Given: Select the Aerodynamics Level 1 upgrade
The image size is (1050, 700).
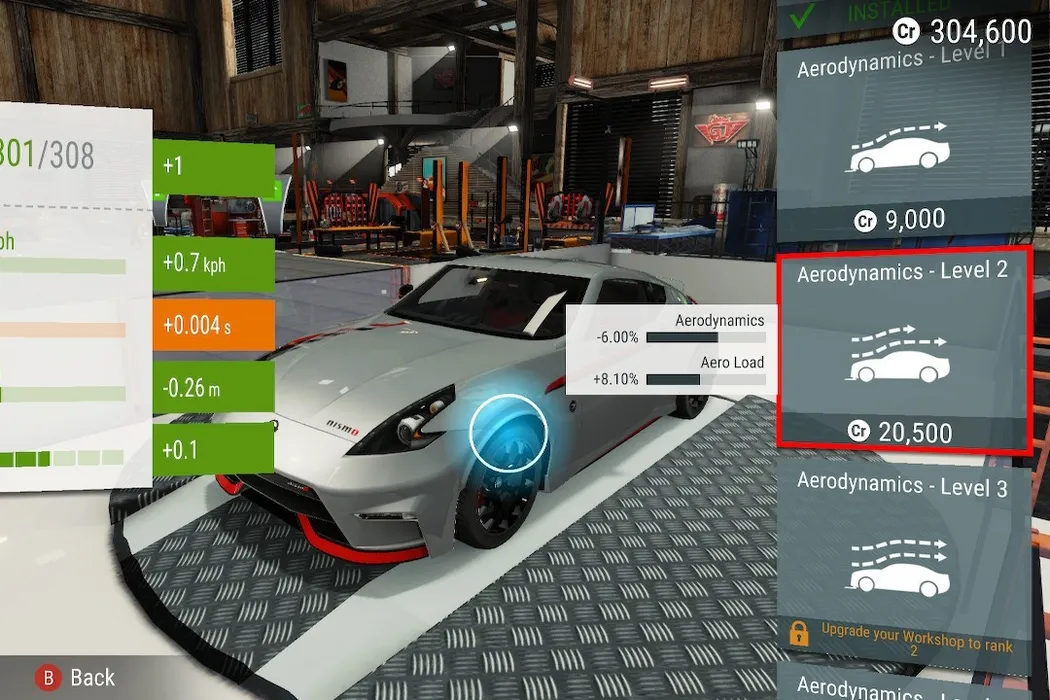Looking at the screenshot, I should pos(904,140).
